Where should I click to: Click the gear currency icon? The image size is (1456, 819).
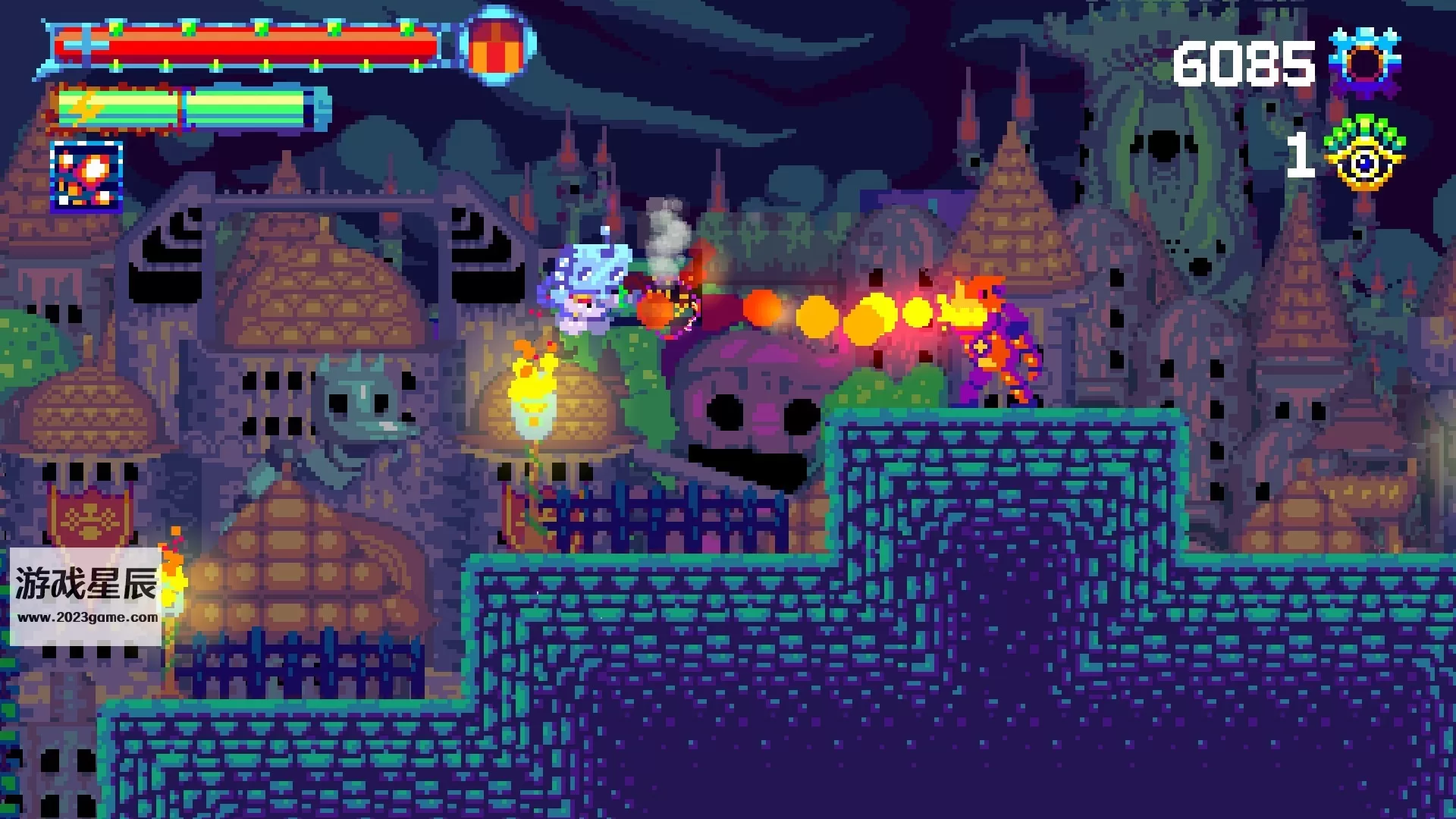coord(1365,64)
